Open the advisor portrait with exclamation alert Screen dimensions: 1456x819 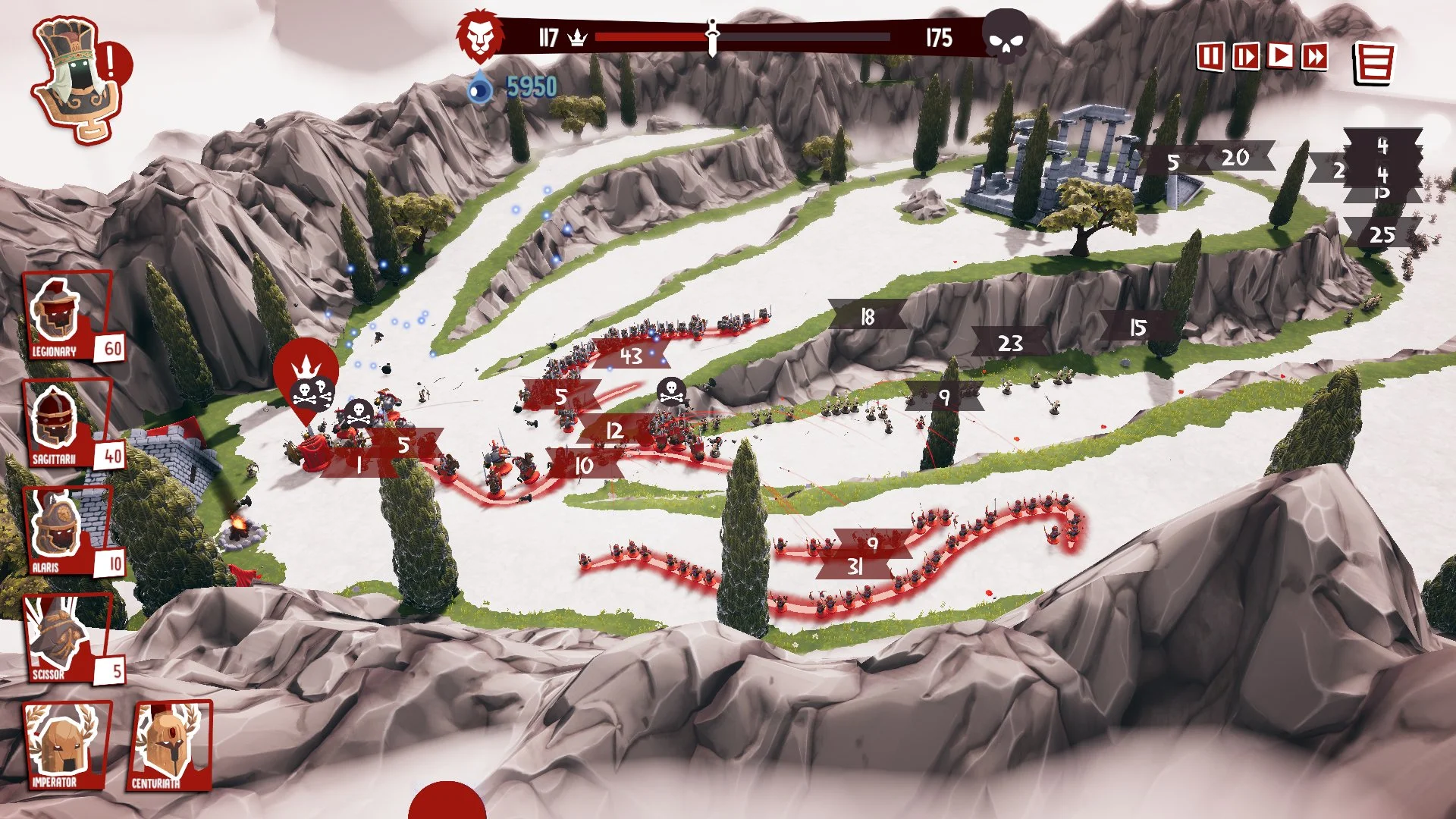tap(80, 80)
